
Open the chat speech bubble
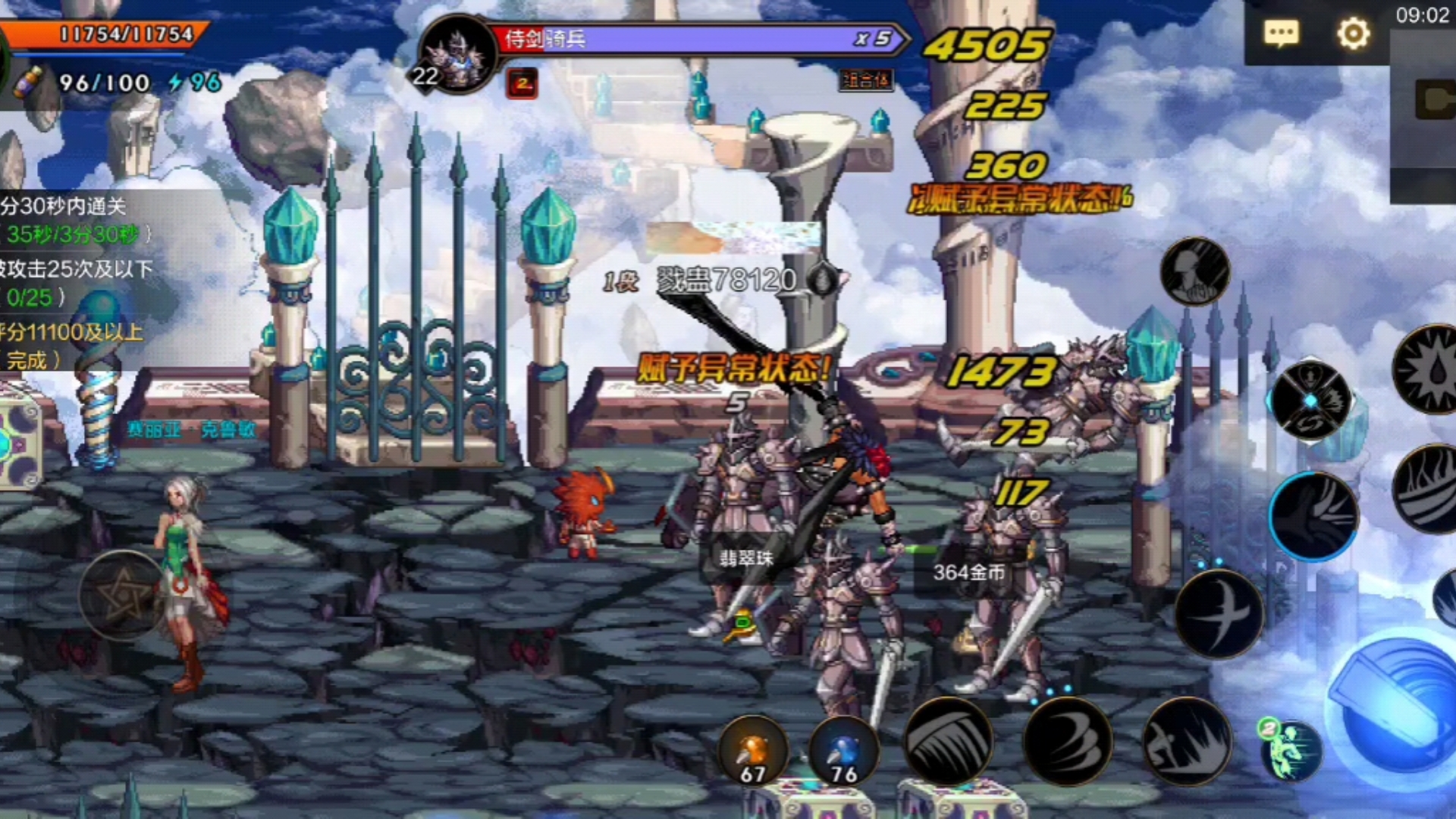tap(1281, 33)
